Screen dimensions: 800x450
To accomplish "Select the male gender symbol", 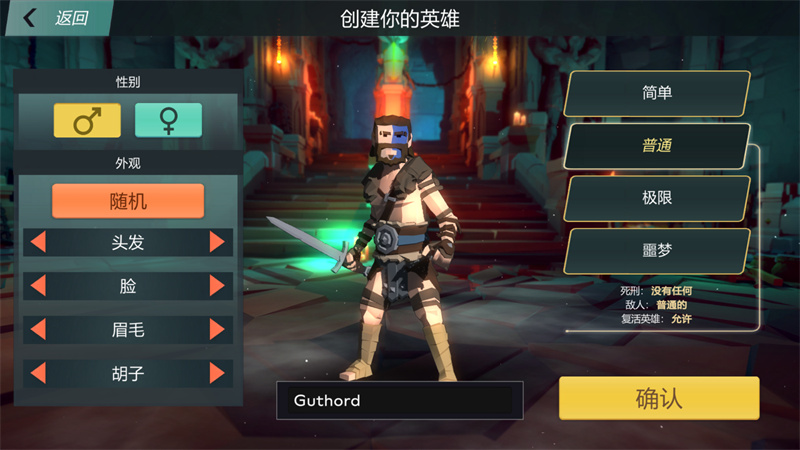I will coord(87,120).
